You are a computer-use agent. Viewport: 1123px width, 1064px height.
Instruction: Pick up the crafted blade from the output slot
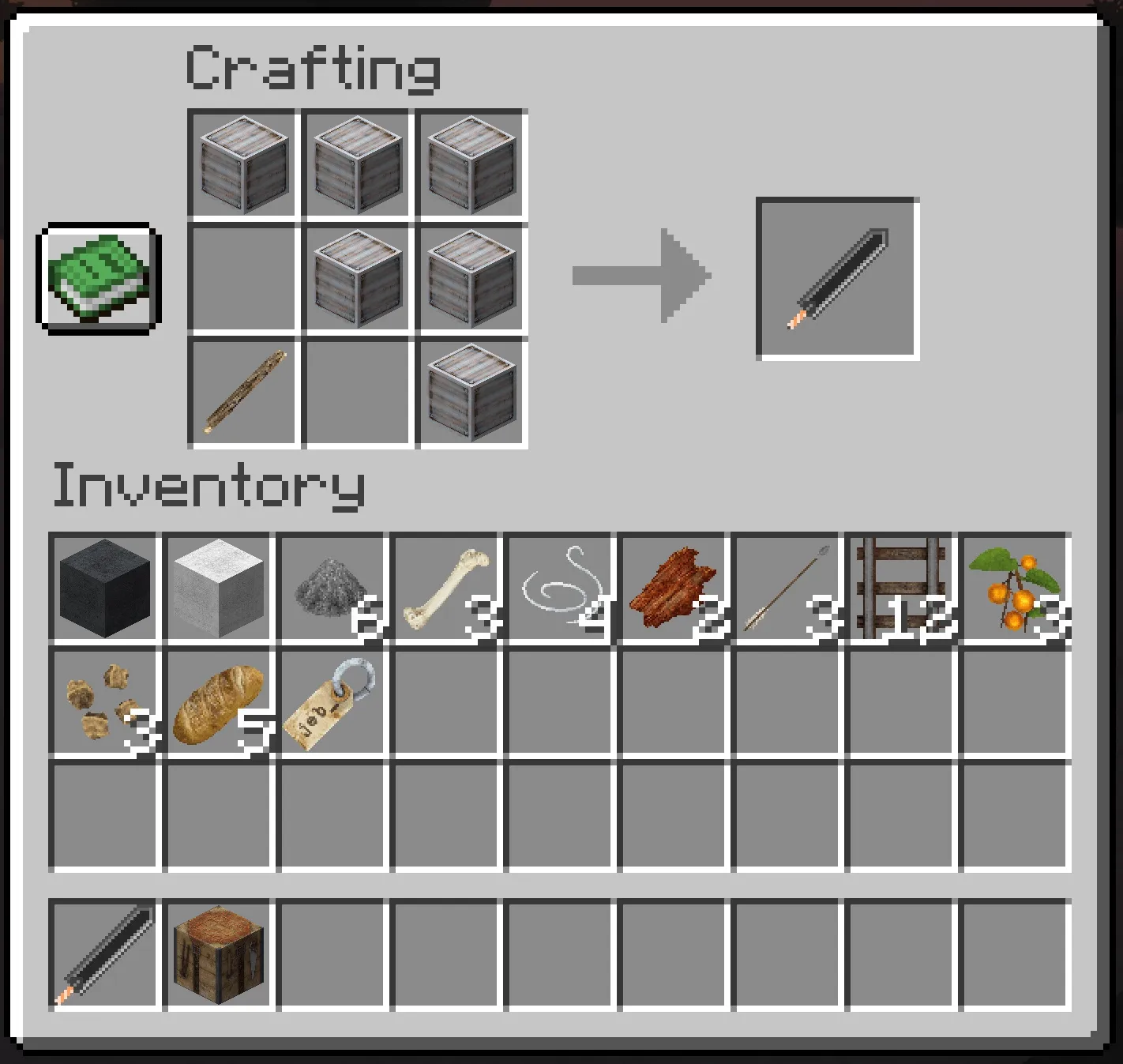(x=839, y=277)
